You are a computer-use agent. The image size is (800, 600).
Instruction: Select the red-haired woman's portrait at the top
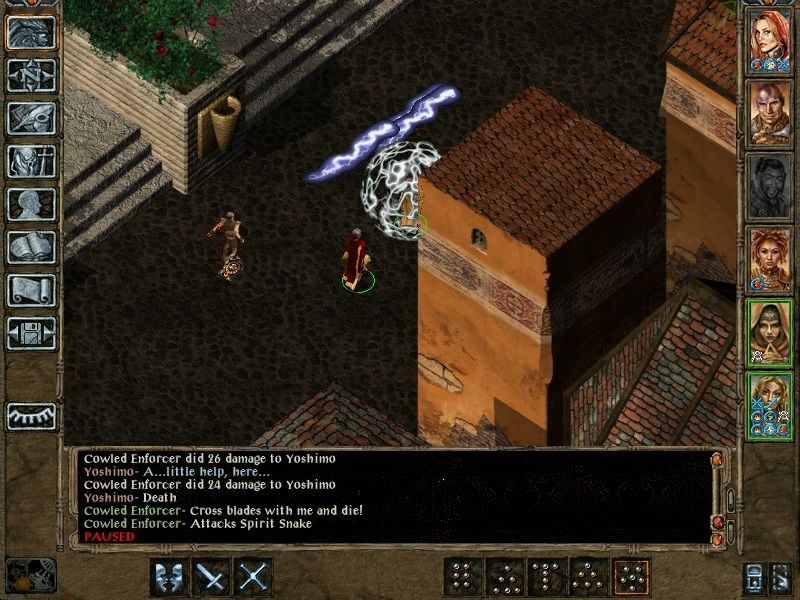(x=771, y=38)
